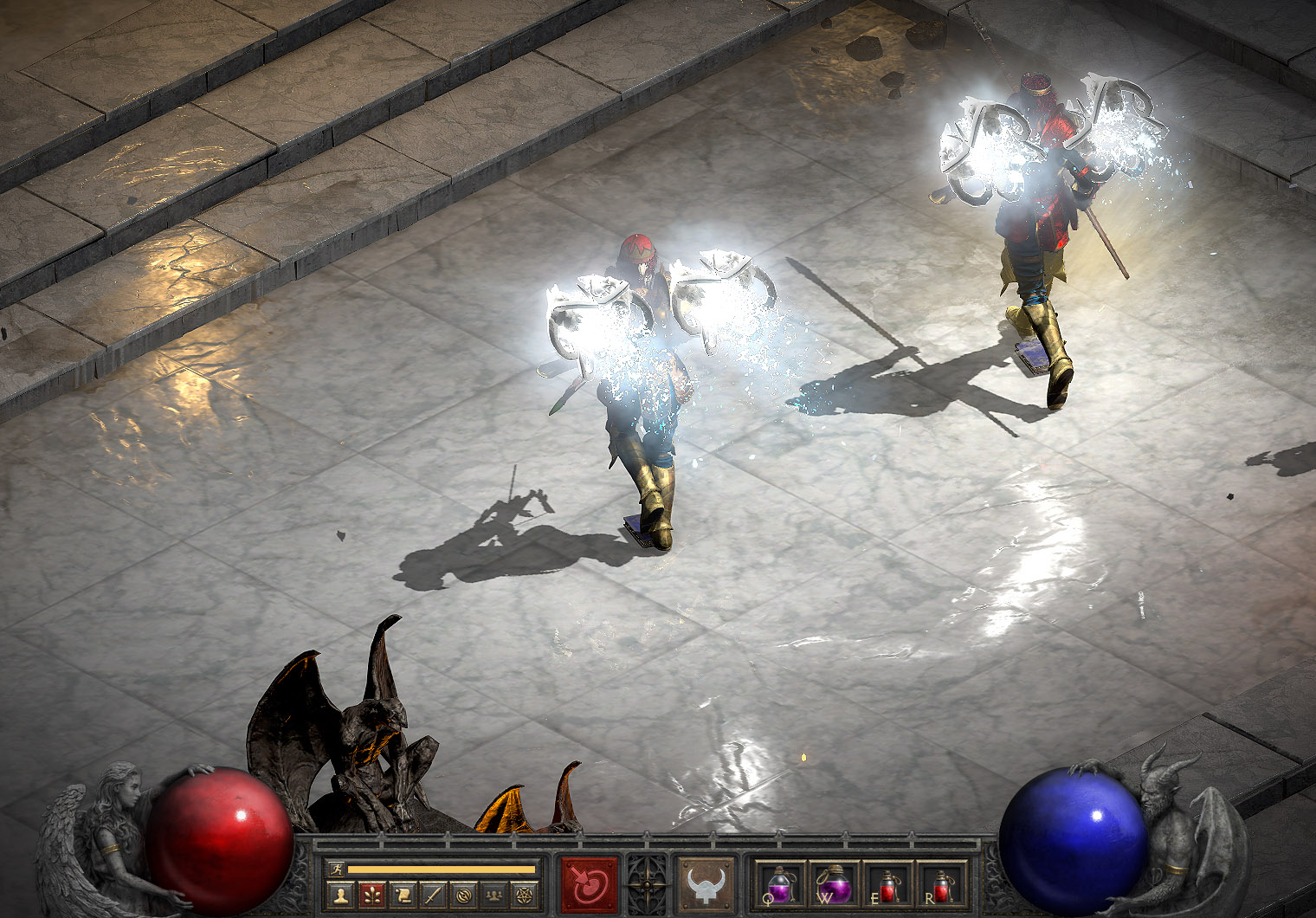Select the red left-click attack skill
Viewport: 1316px width, 918px height.
(590, 884)
